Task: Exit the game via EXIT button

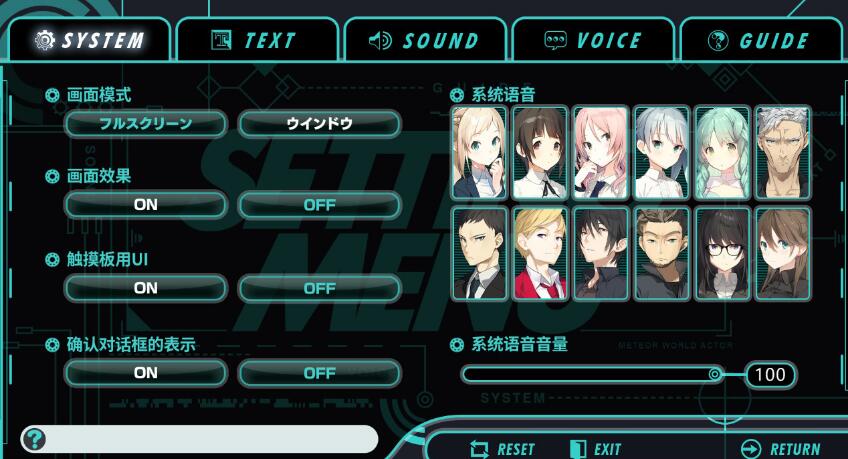Action: point(596,449)
